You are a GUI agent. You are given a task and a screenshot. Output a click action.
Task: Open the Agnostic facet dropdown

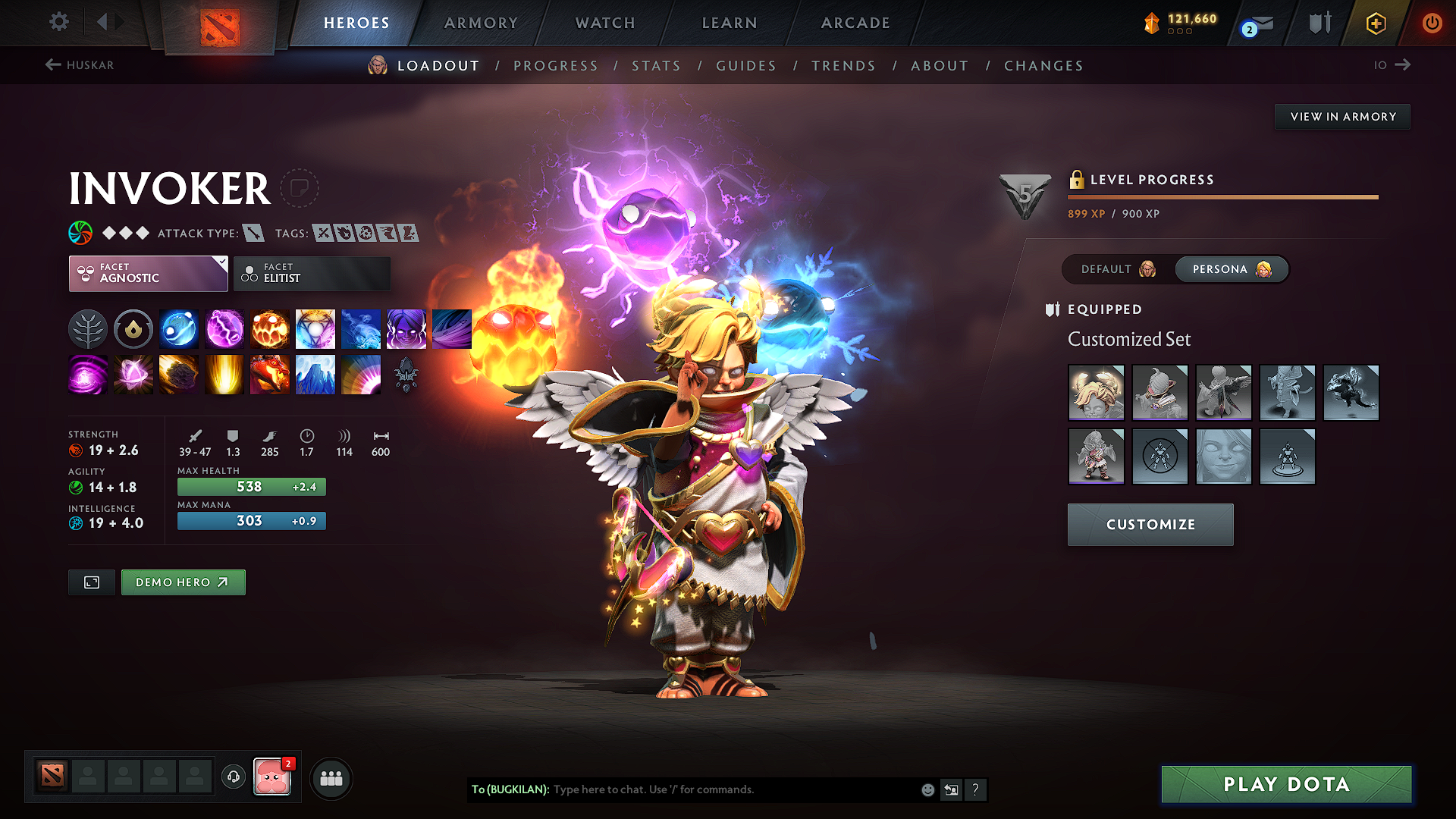[x=148, y=273]
